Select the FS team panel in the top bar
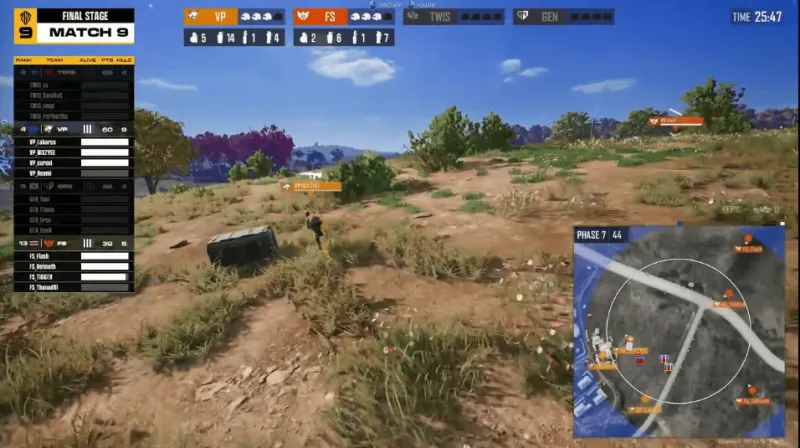 tap(344, 16)
